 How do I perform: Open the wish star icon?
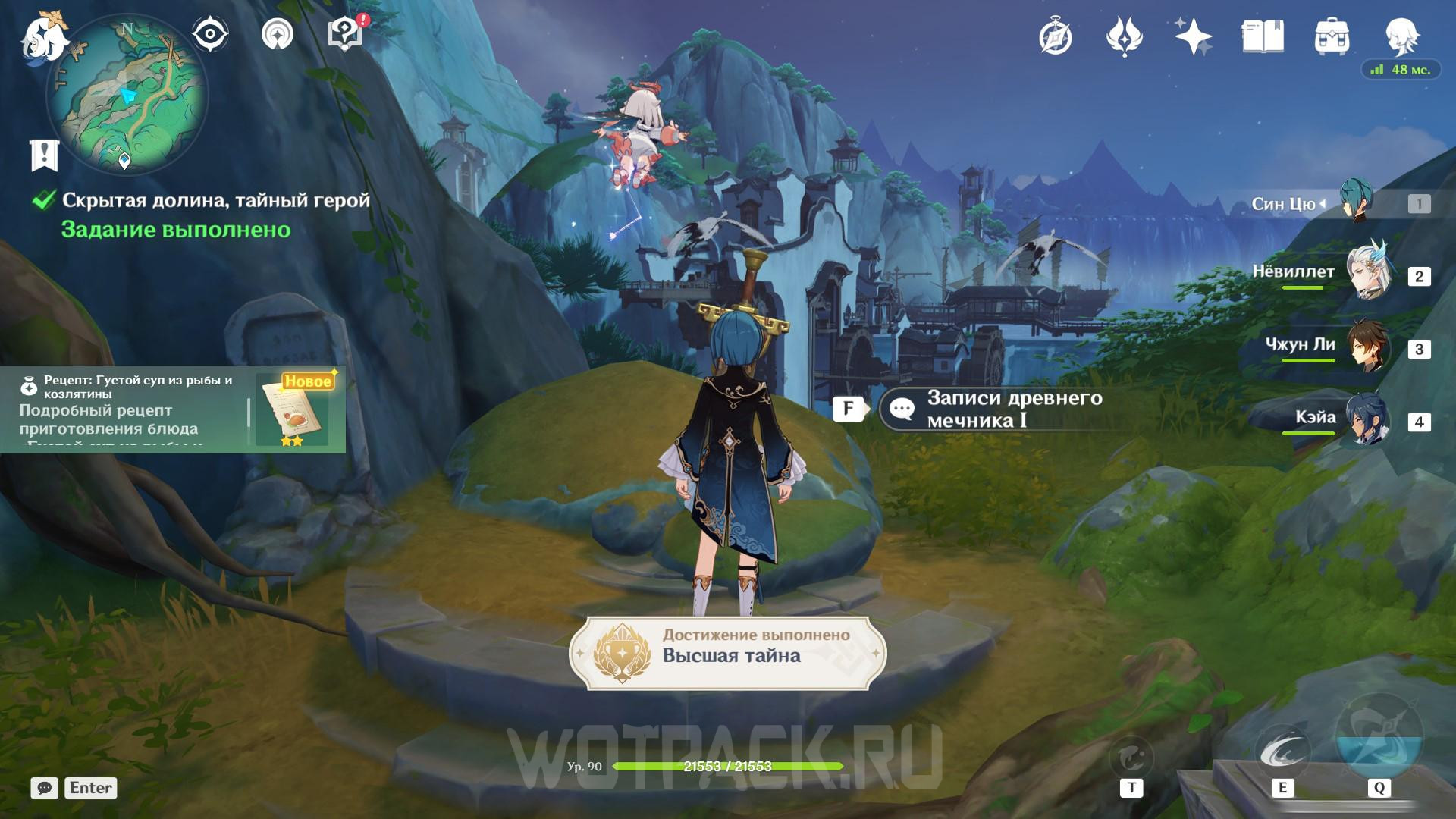[1193, 36]
